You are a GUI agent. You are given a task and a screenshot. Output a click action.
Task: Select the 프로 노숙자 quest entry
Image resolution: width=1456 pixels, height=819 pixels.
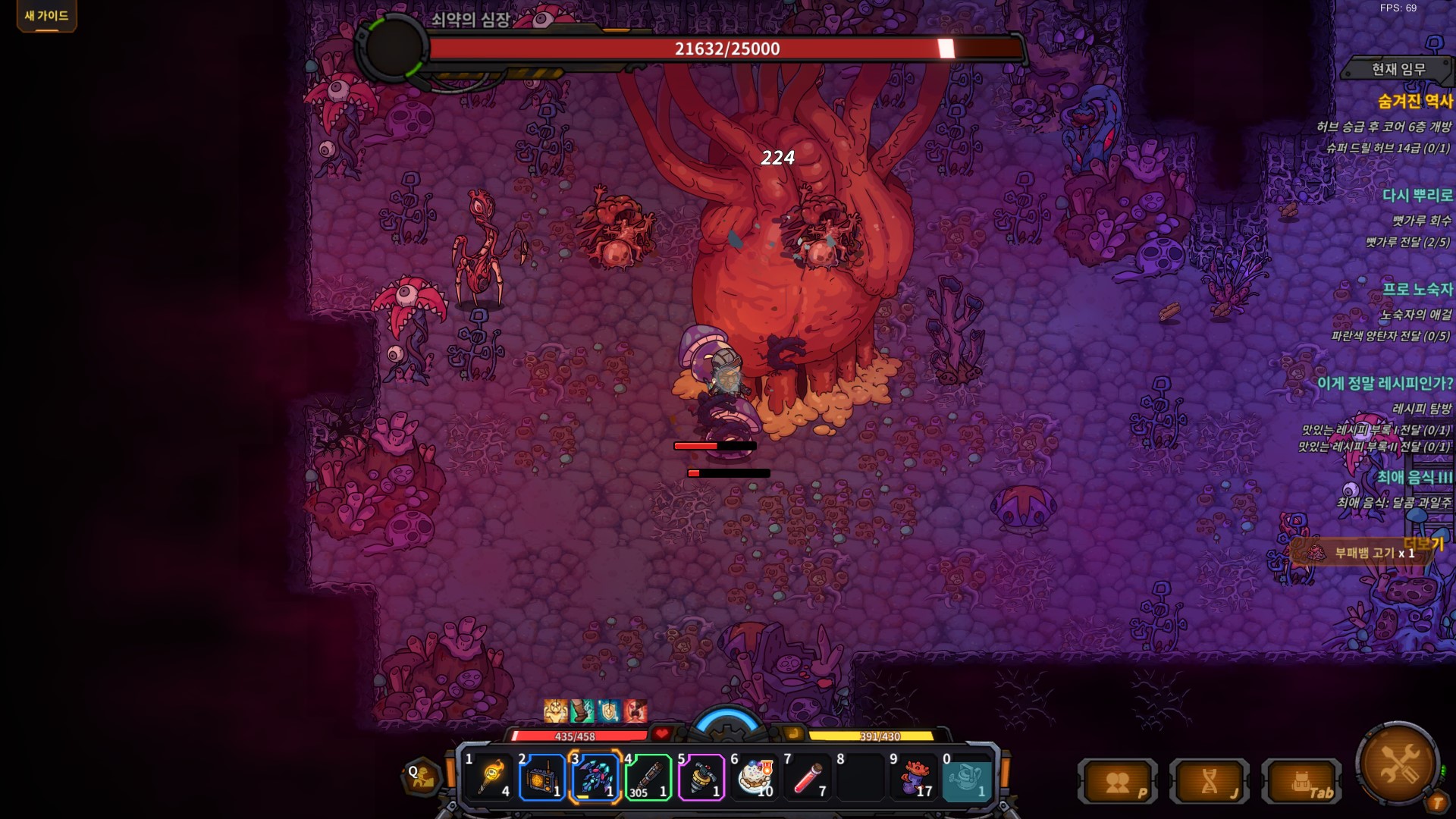[1417, 289]
